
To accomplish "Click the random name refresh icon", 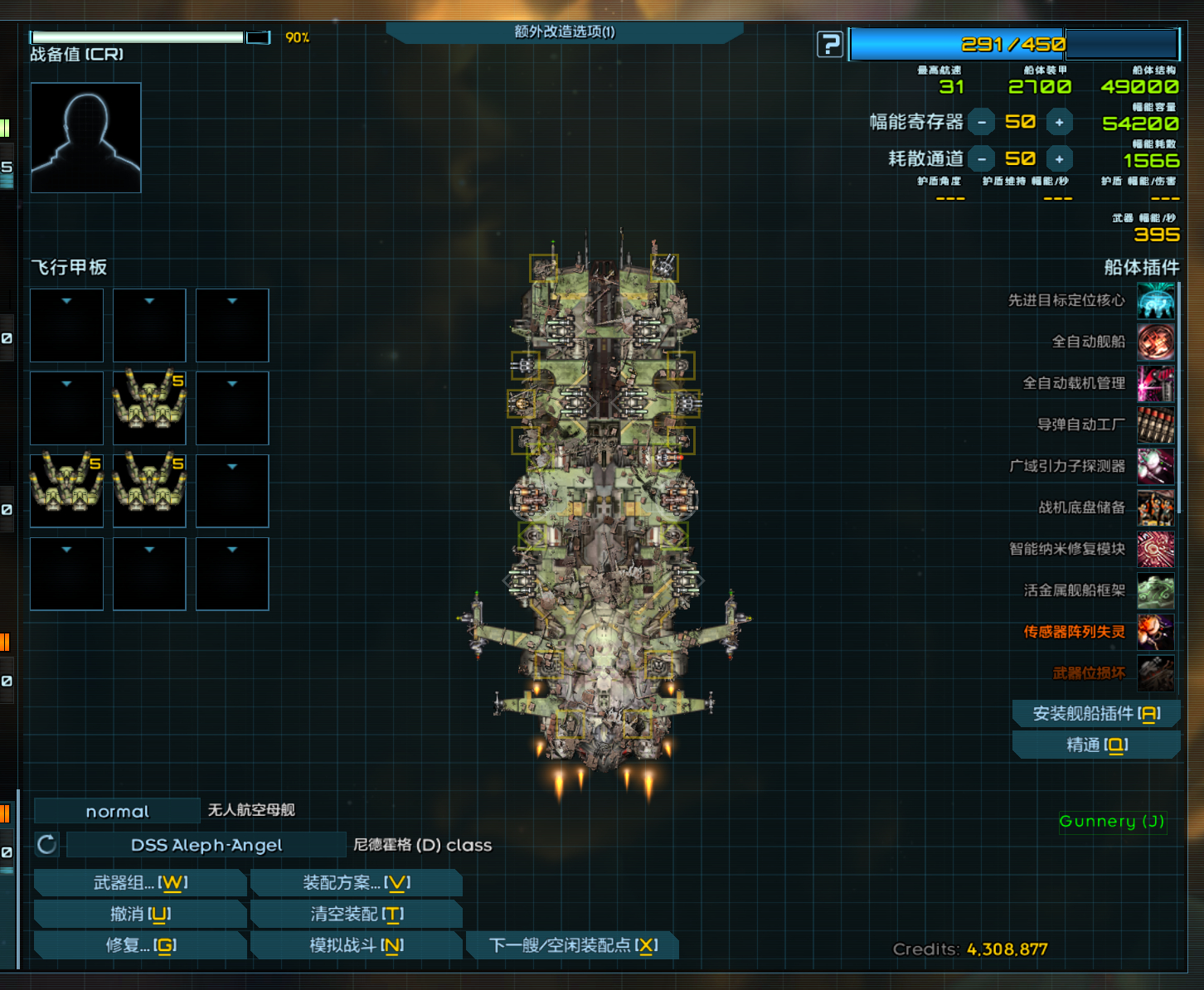I will tap(47, 845).
